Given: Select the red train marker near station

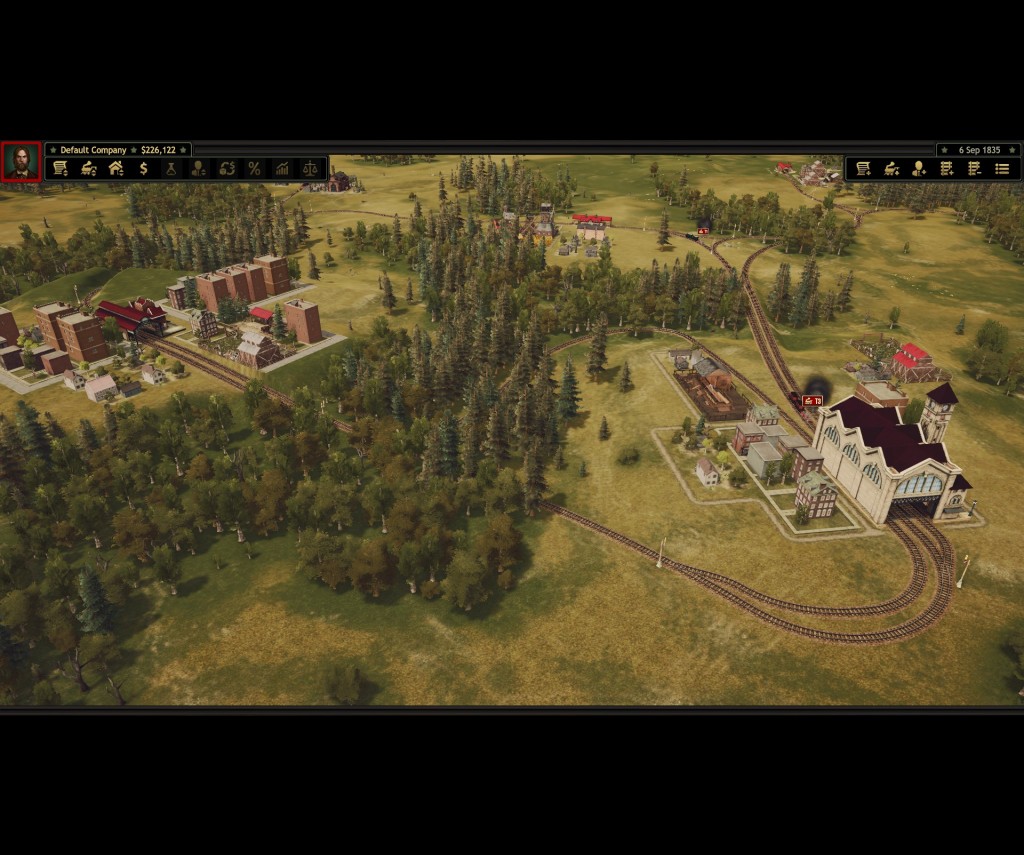Looking at the screenshot, I should [812, 401].
